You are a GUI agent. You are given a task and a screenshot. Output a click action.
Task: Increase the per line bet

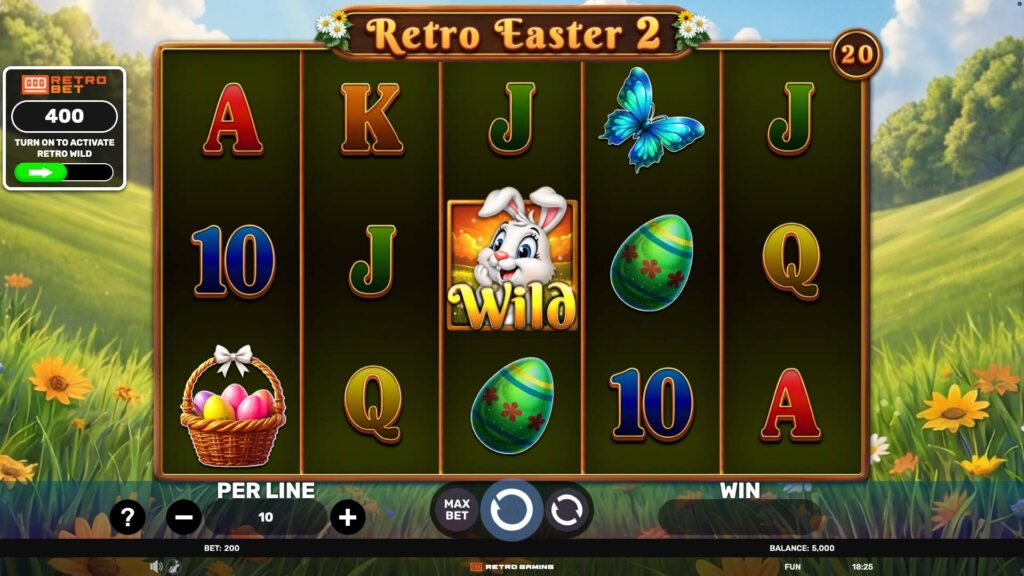tap(347, 517)
